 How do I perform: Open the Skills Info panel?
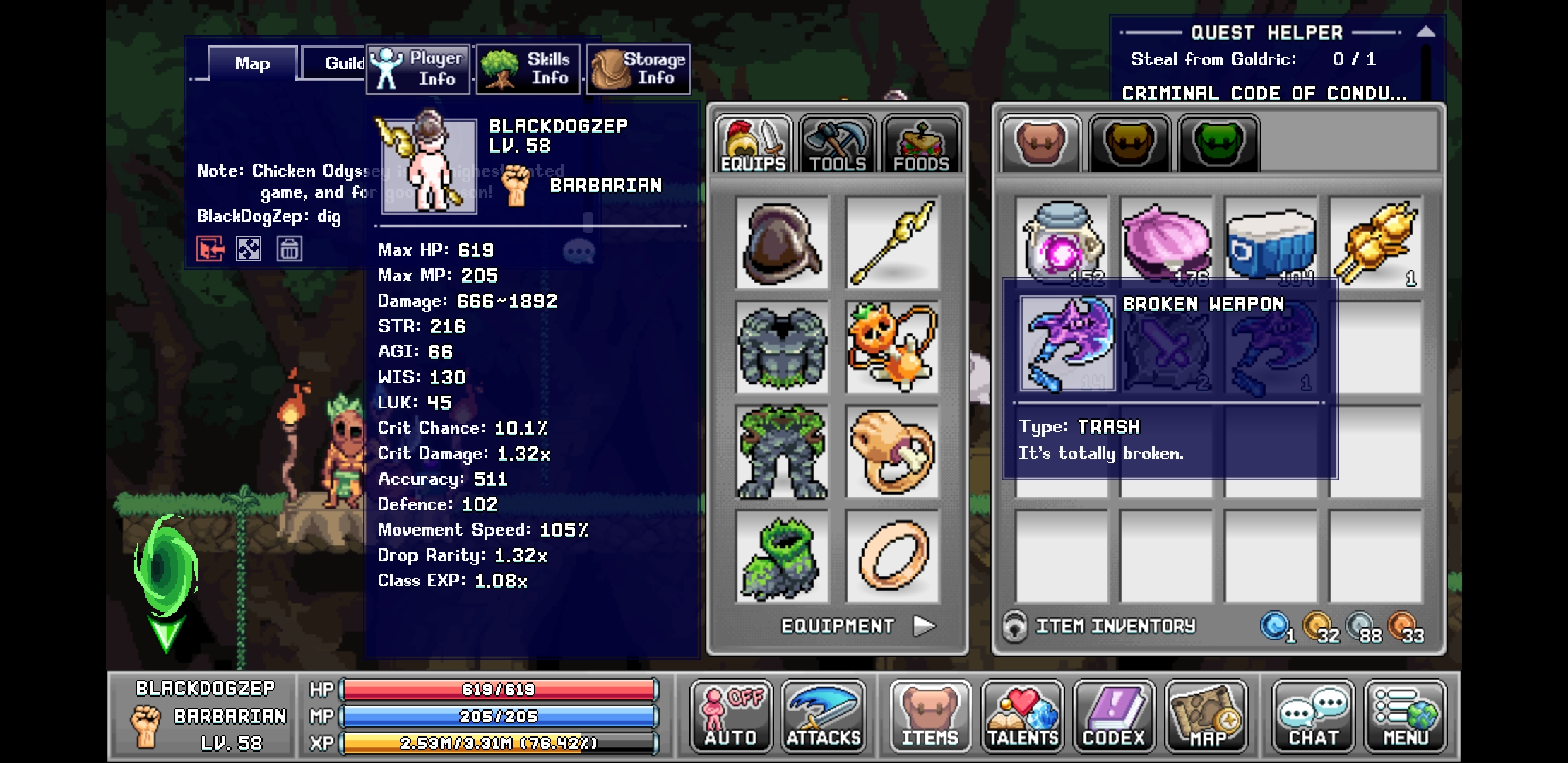[x=528, y=69]
